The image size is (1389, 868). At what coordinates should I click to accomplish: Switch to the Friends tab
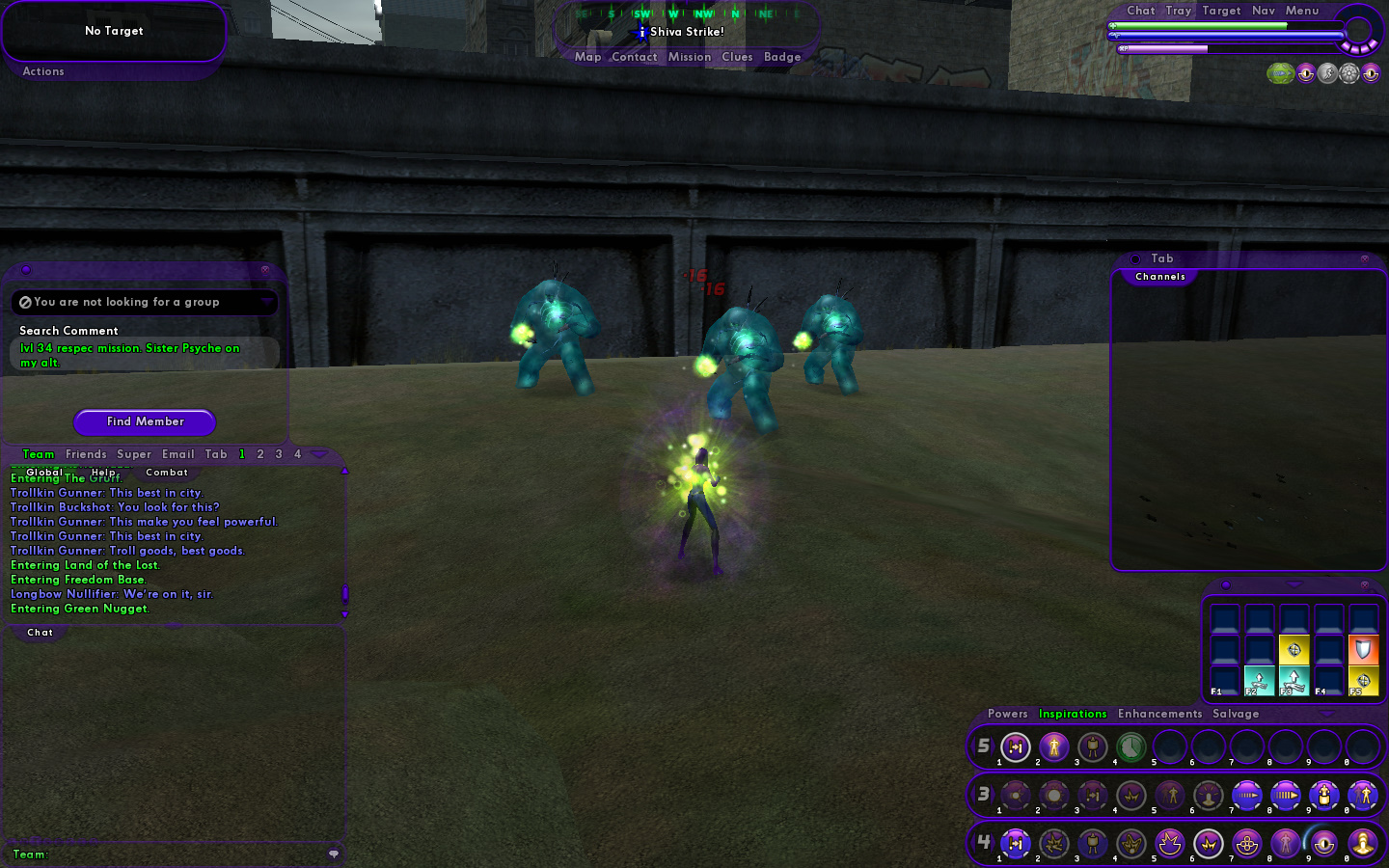[86, 454]
